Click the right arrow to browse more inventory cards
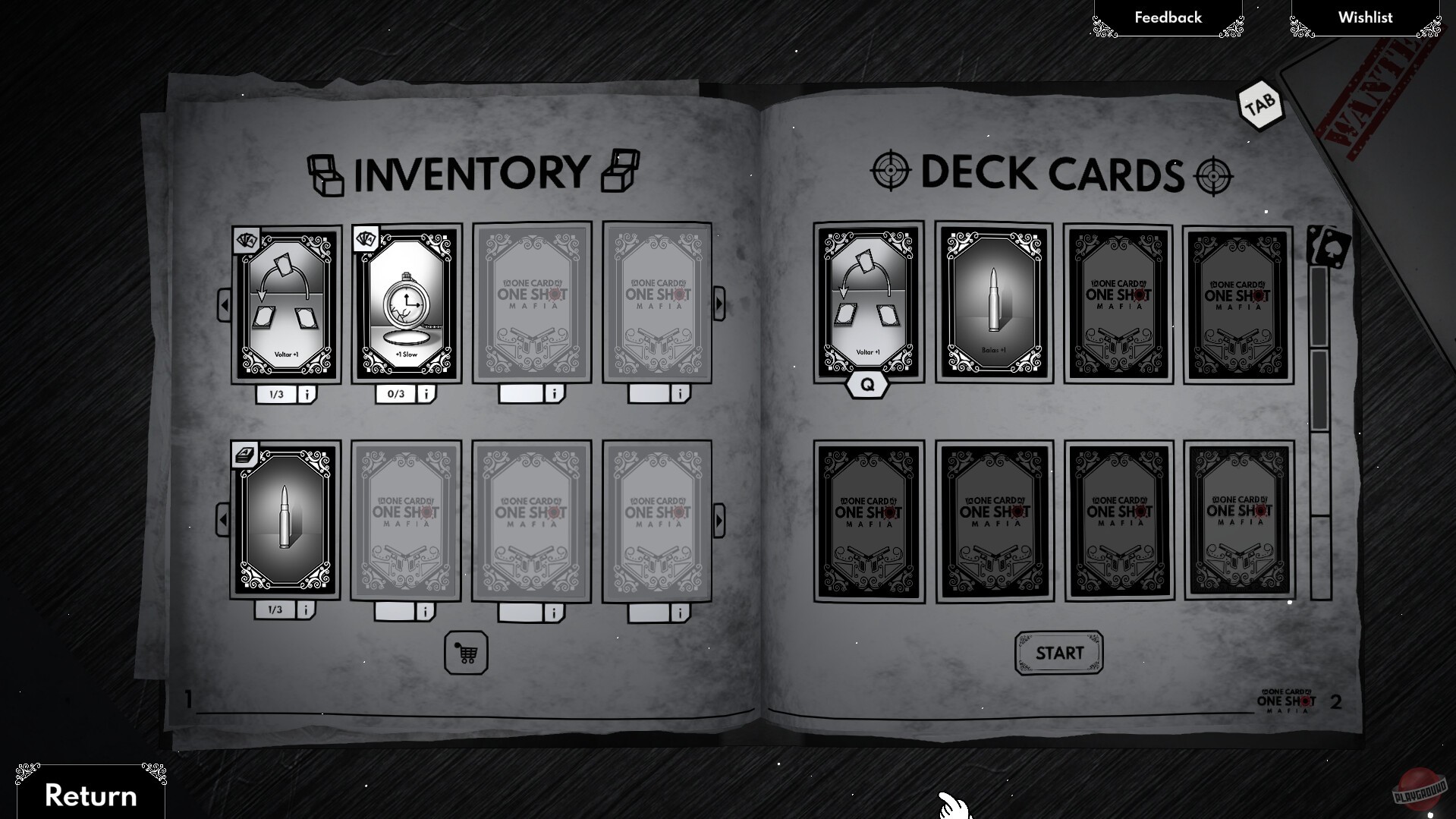Image resolution: width=1456 pixels, height=819 pixels. 720,302
